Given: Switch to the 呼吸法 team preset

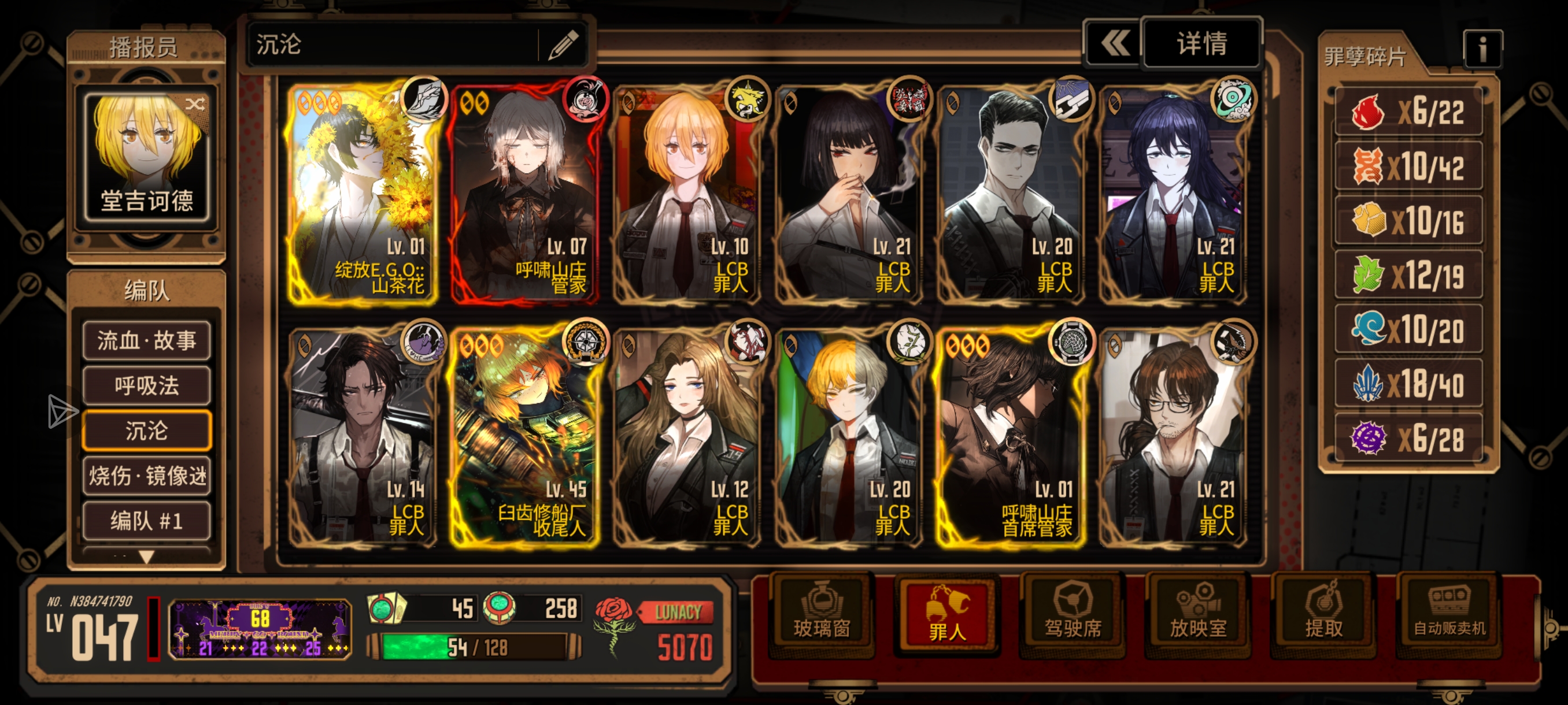Looking at the screenshot, I should (x=147, y=385).
